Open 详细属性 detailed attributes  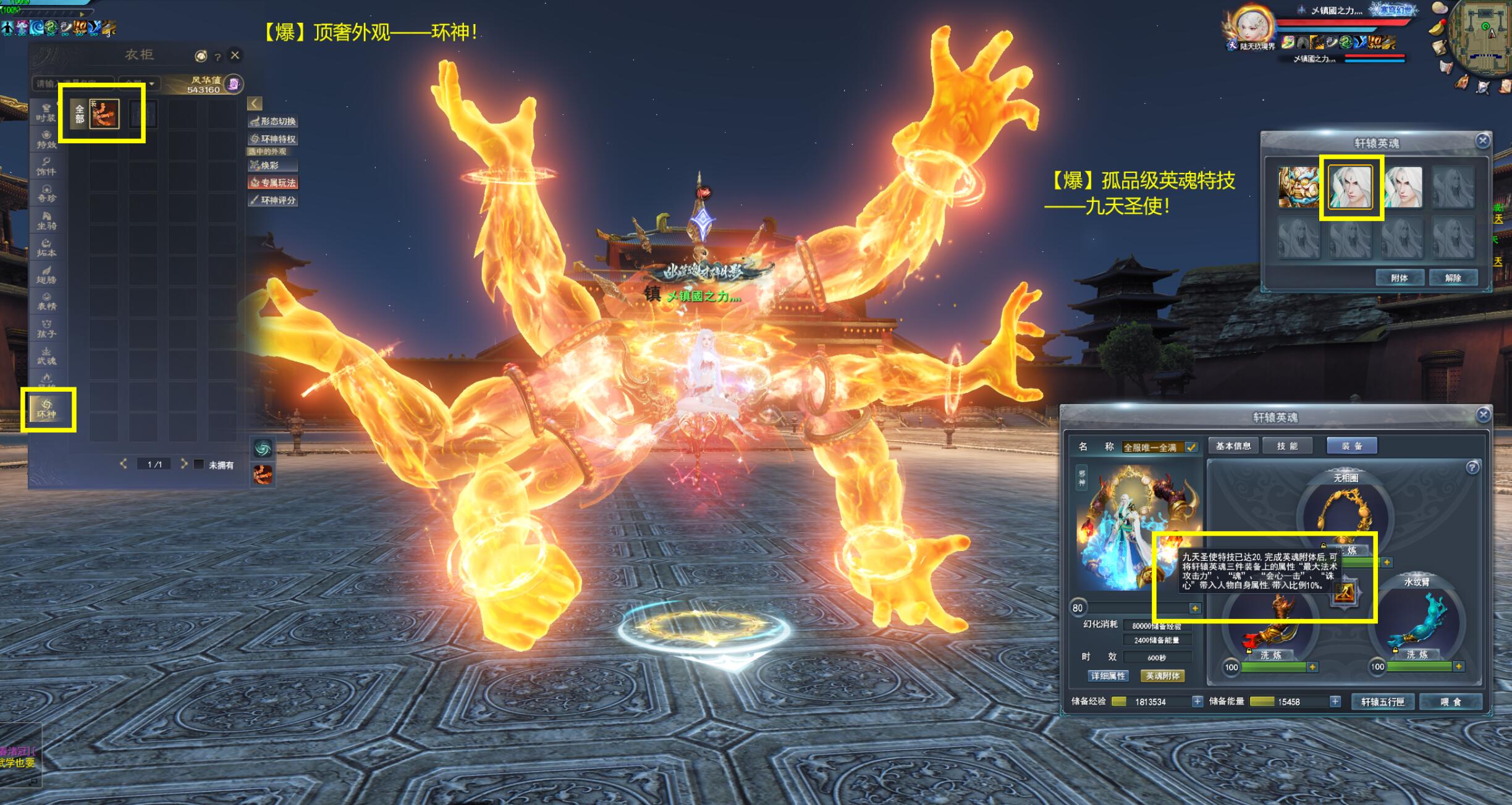tap(1108, 676)
